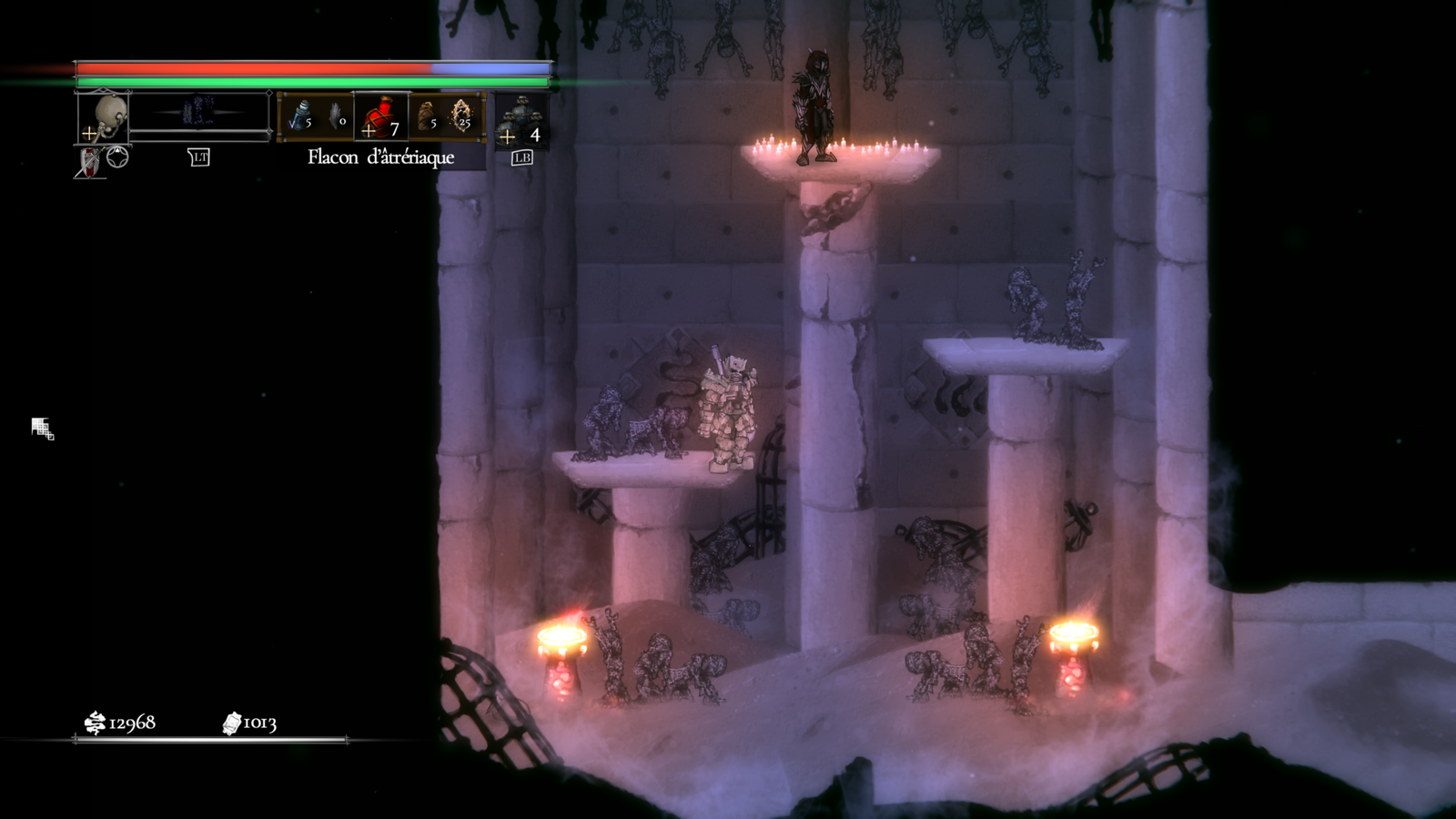Select the brown pouch item slot

point(426,116)
